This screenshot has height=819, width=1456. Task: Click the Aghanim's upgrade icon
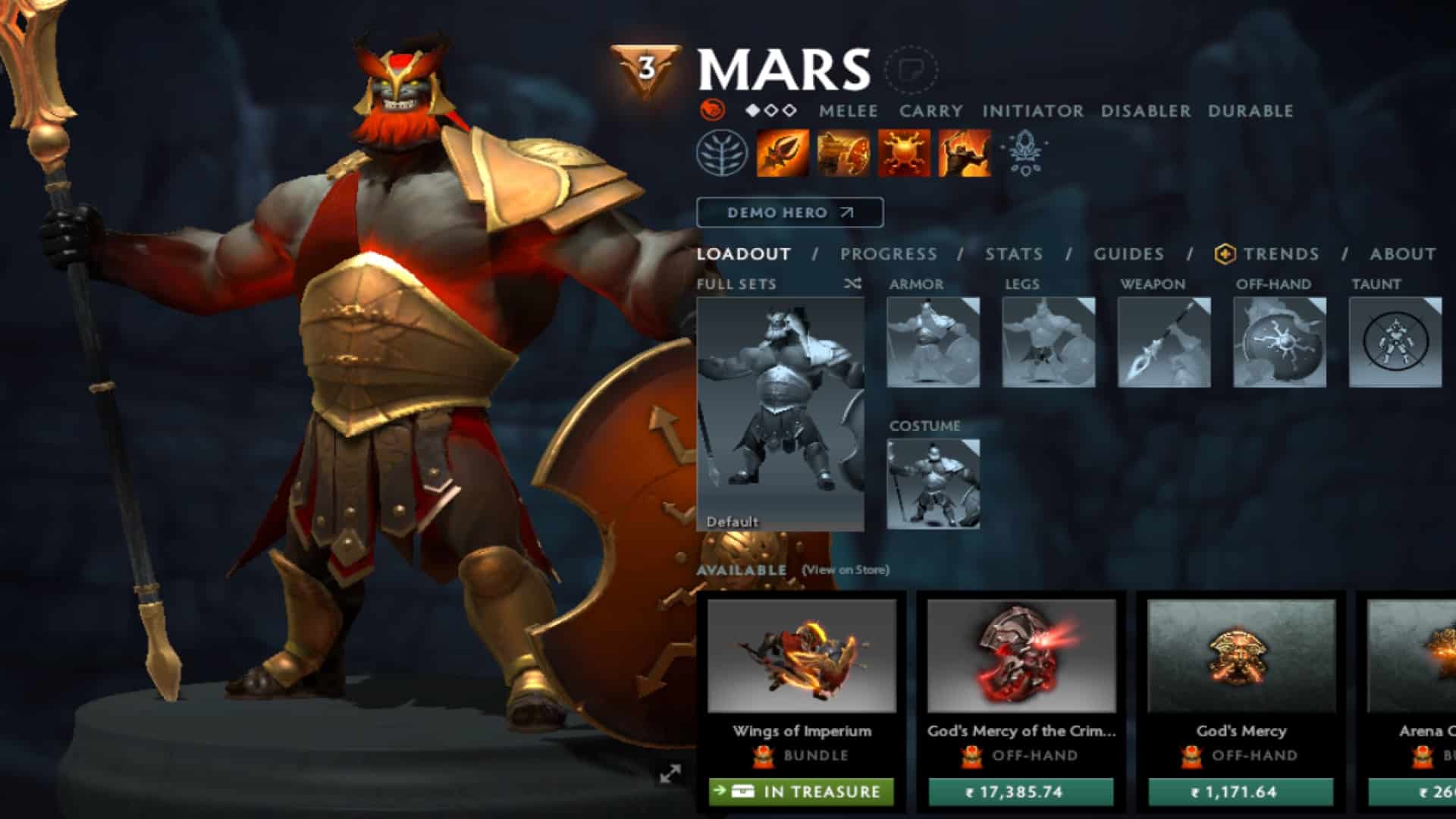coord(1026,152)
